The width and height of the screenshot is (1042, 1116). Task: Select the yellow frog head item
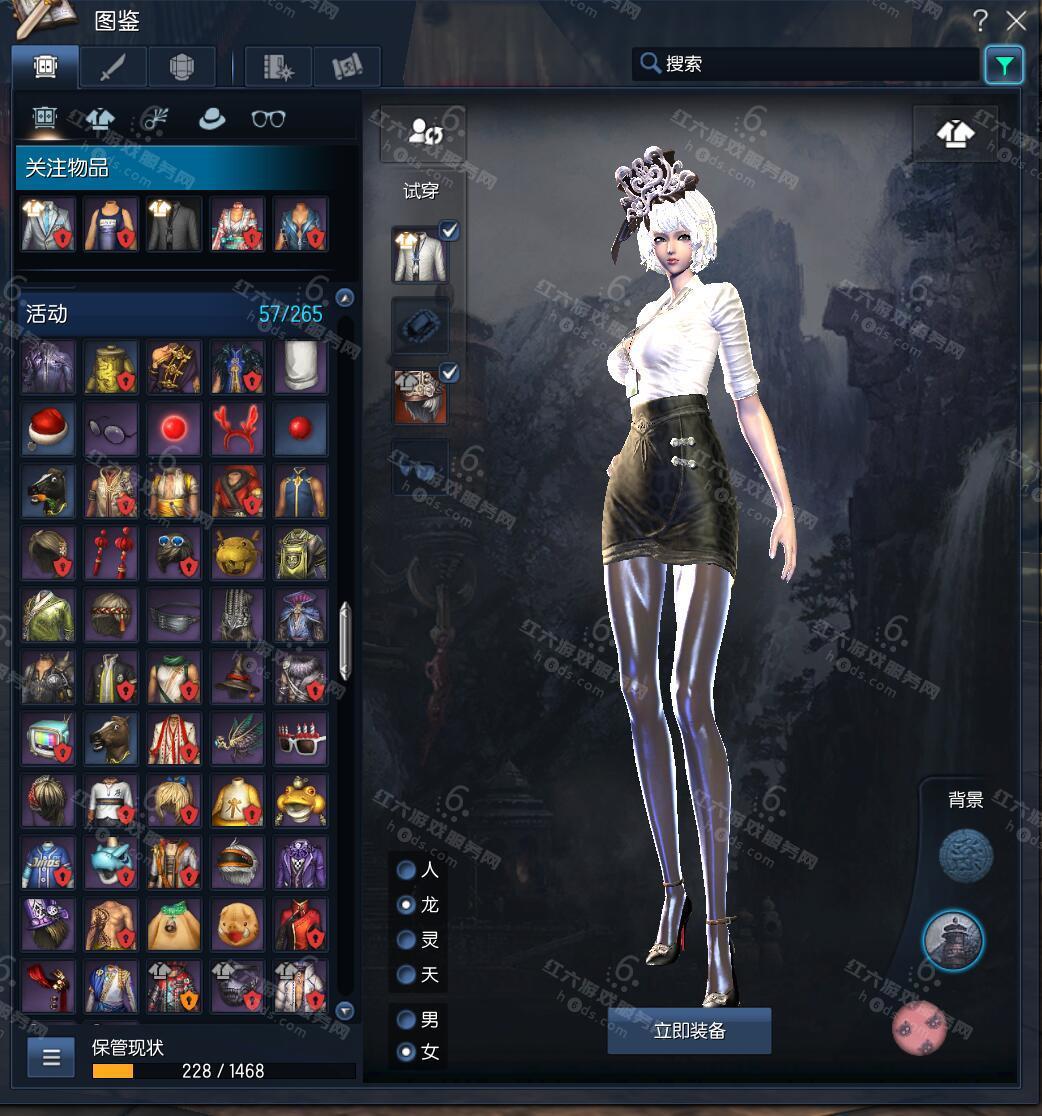tap(300, 801)
